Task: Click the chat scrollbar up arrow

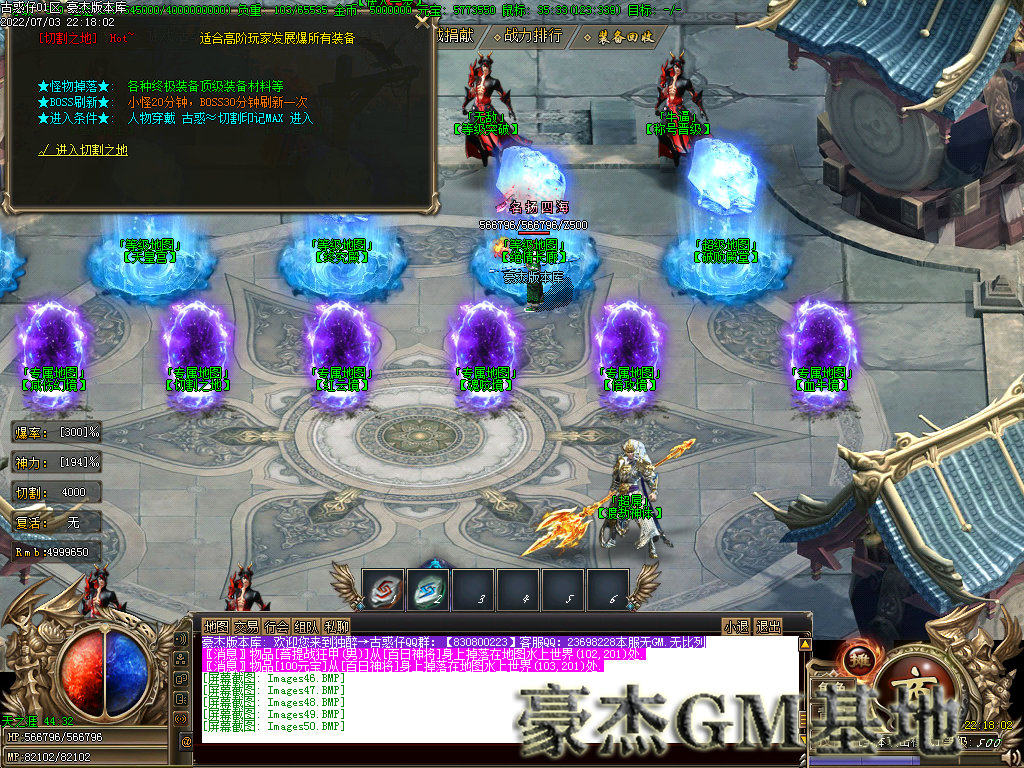Action: 806,644
